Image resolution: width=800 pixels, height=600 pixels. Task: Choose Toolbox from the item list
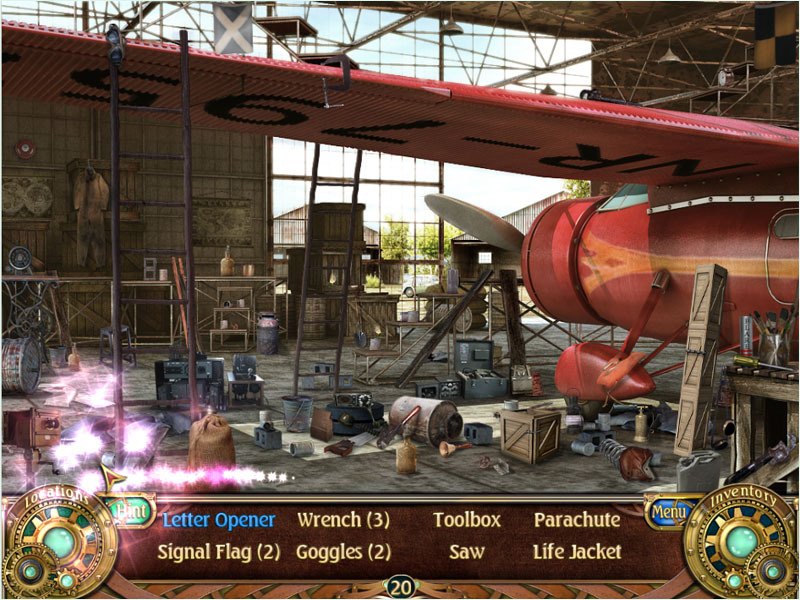click(466, 520)
